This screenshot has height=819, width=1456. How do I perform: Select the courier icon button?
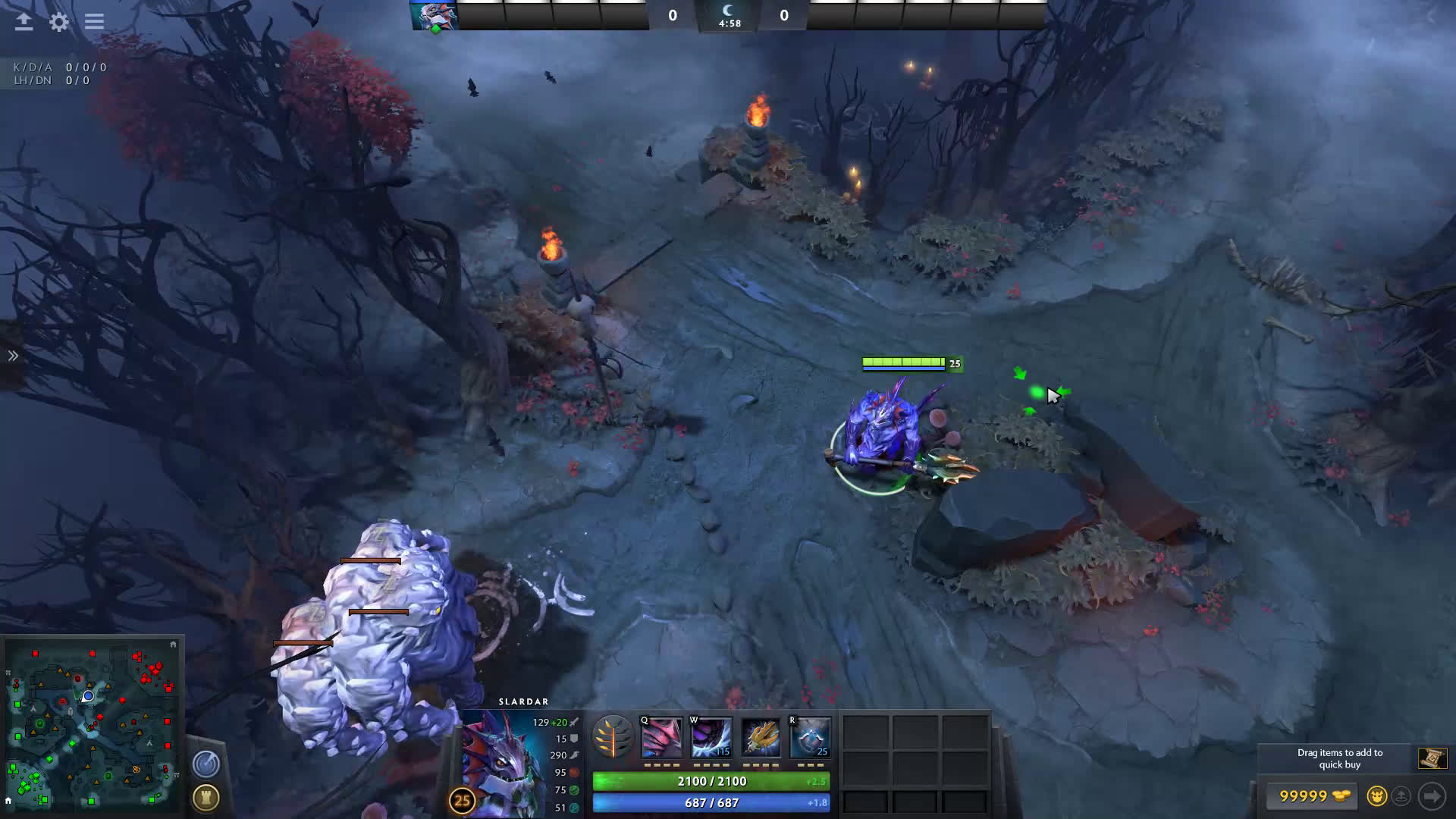[1376, 796]
